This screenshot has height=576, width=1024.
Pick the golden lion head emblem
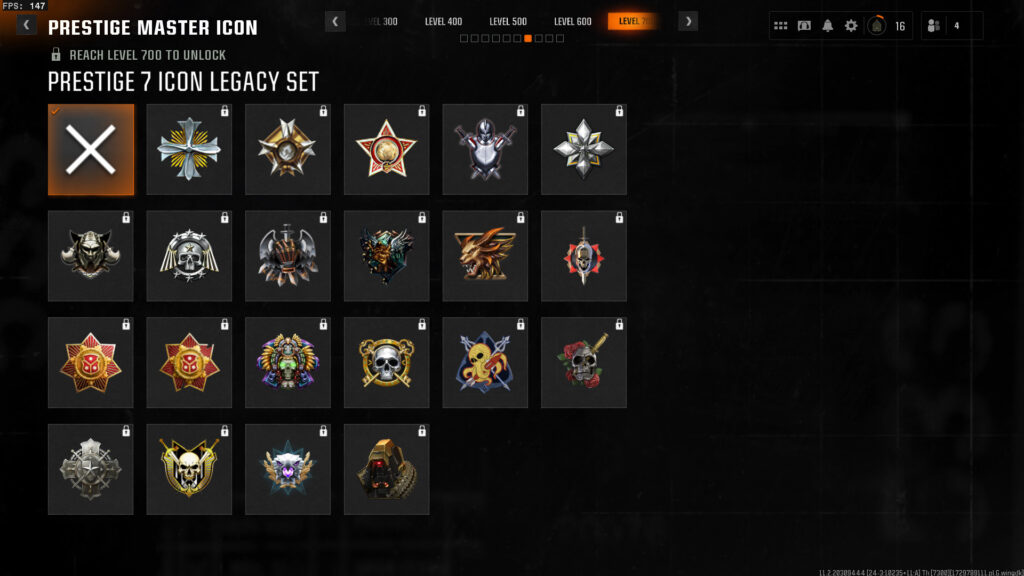click(485, 256)
